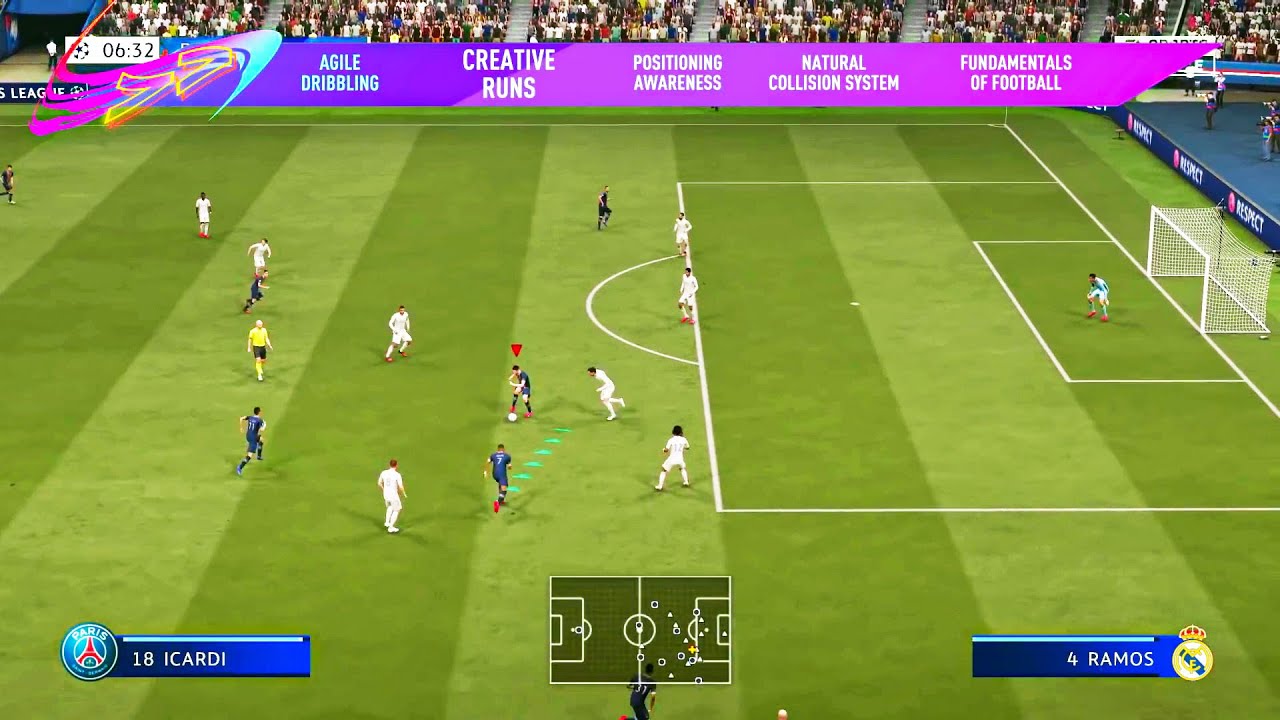Select the Fundamentals of Football banner text
This screenshot has height=720, width=1280.
click(1014, 72)
